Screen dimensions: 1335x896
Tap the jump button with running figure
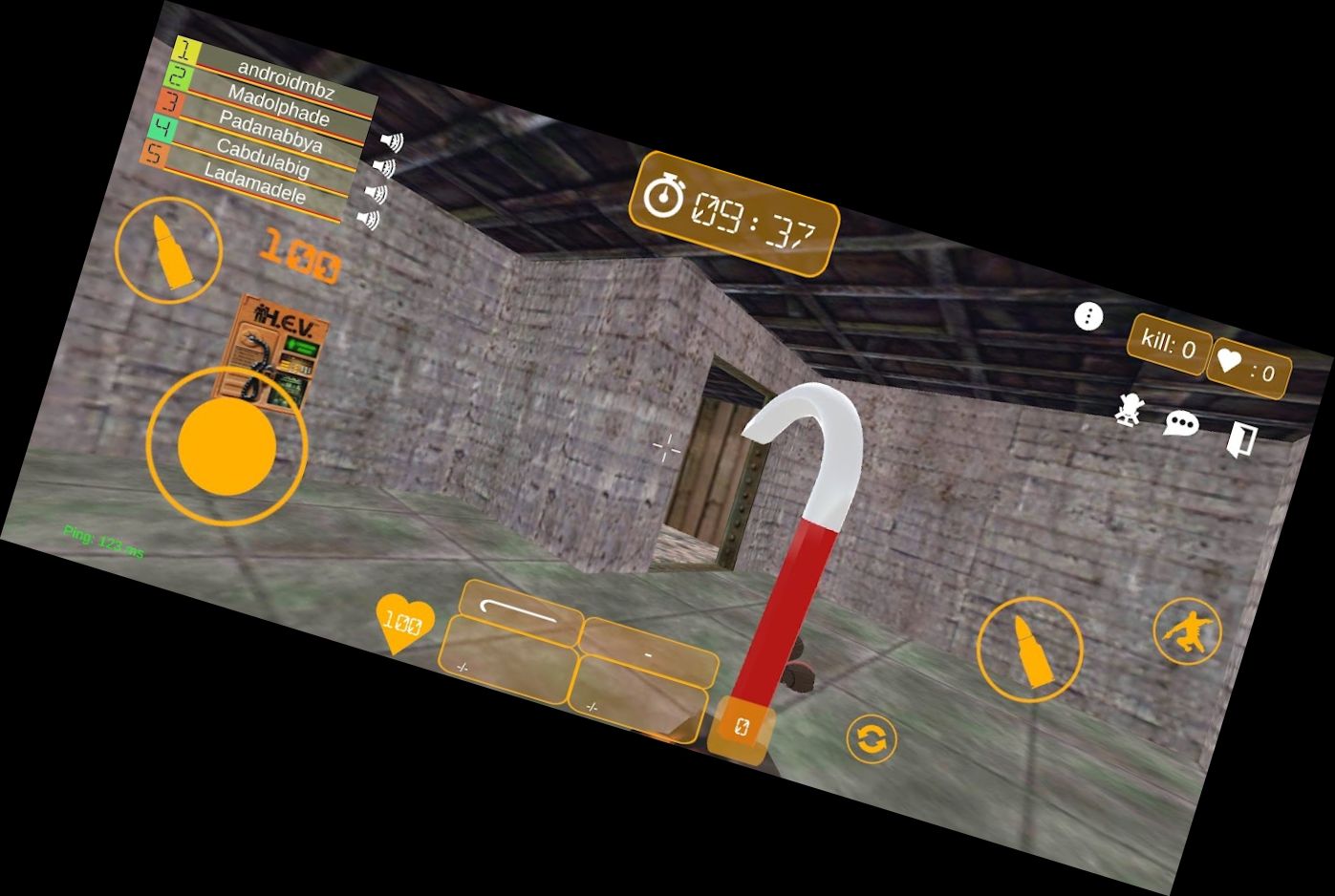pyautogui.click(x=1188, y=631)
